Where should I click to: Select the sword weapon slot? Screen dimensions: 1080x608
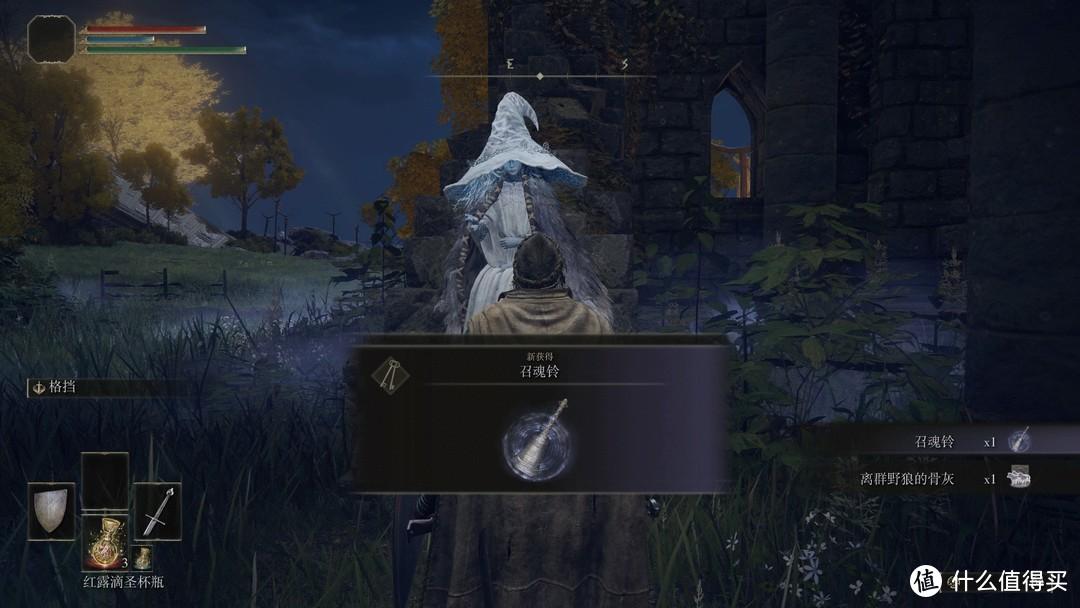[157, 511]
